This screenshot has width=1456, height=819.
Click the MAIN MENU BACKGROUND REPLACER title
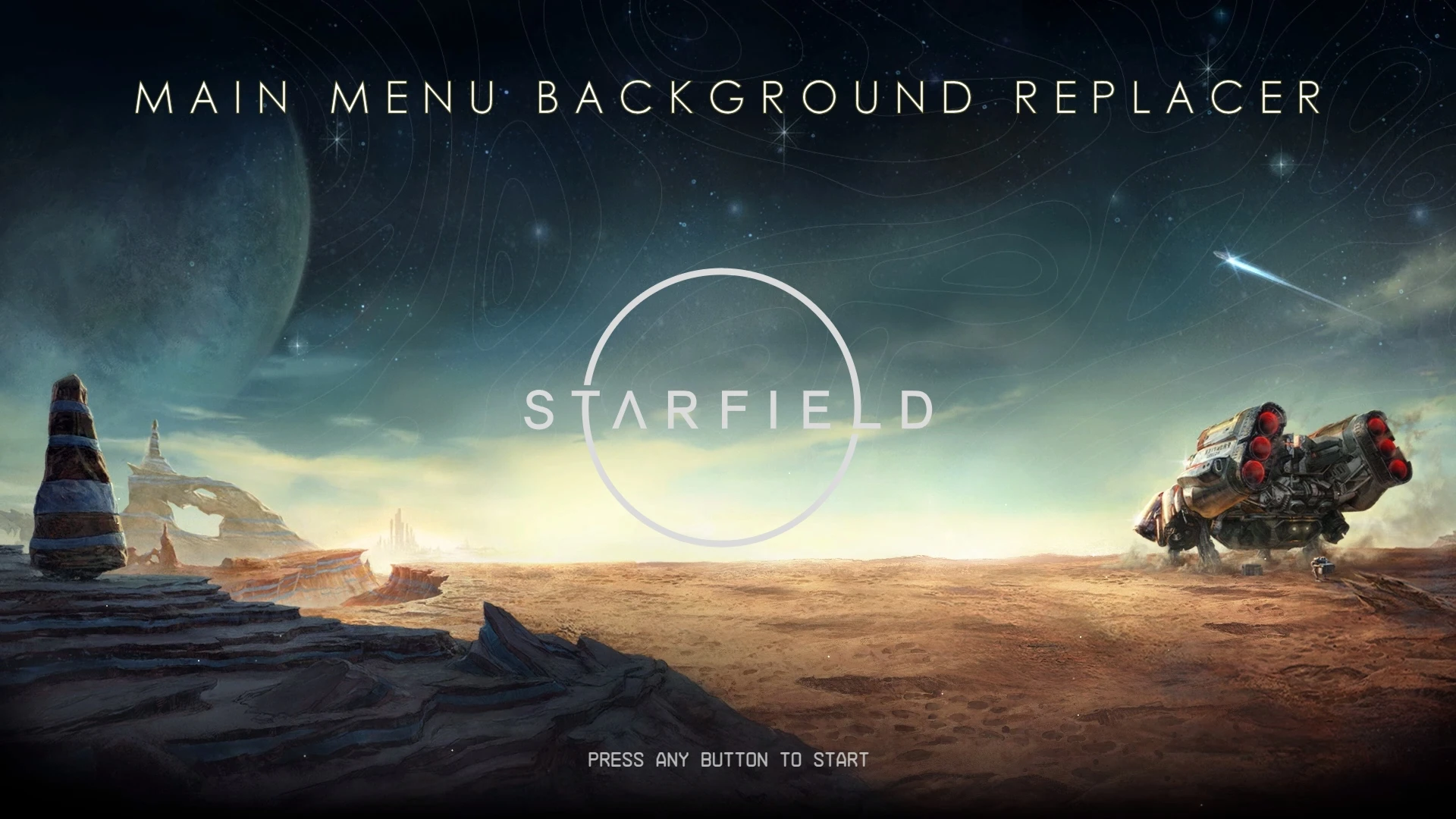tap(726, 96)
